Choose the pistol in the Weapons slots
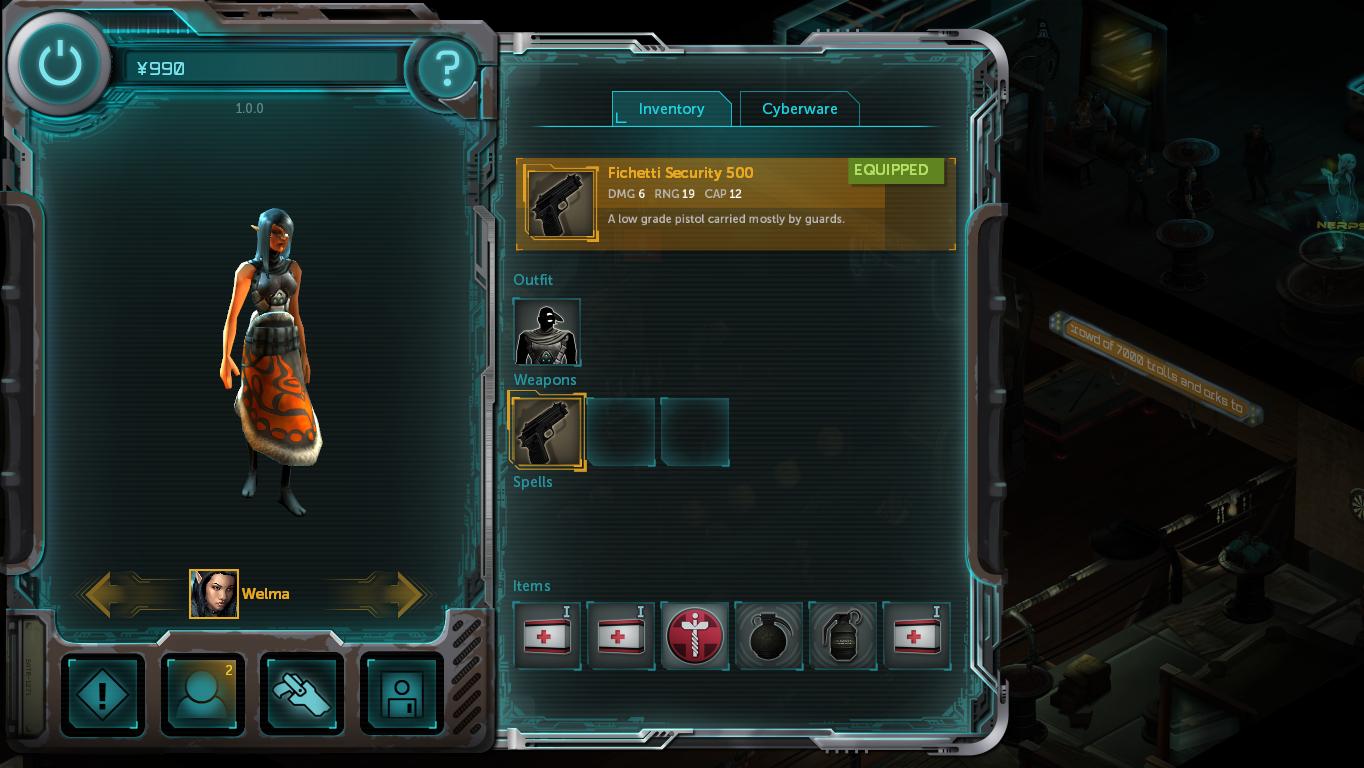The image size is (1364, 768). (x=547, y=432)
